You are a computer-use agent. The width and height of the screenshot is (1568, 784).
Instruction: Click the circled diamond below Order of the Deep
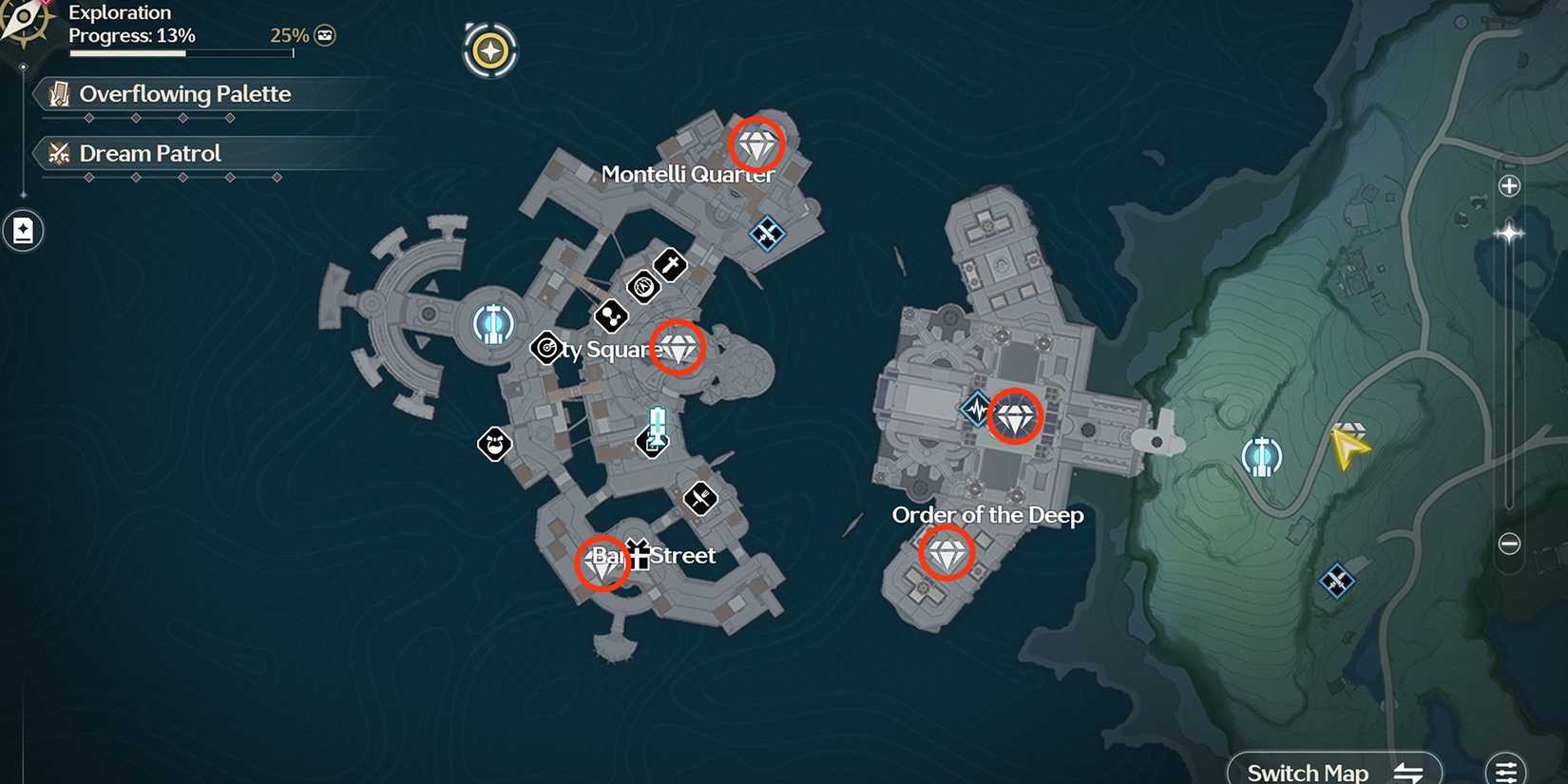pyautogui.click(x=947, y=552)
